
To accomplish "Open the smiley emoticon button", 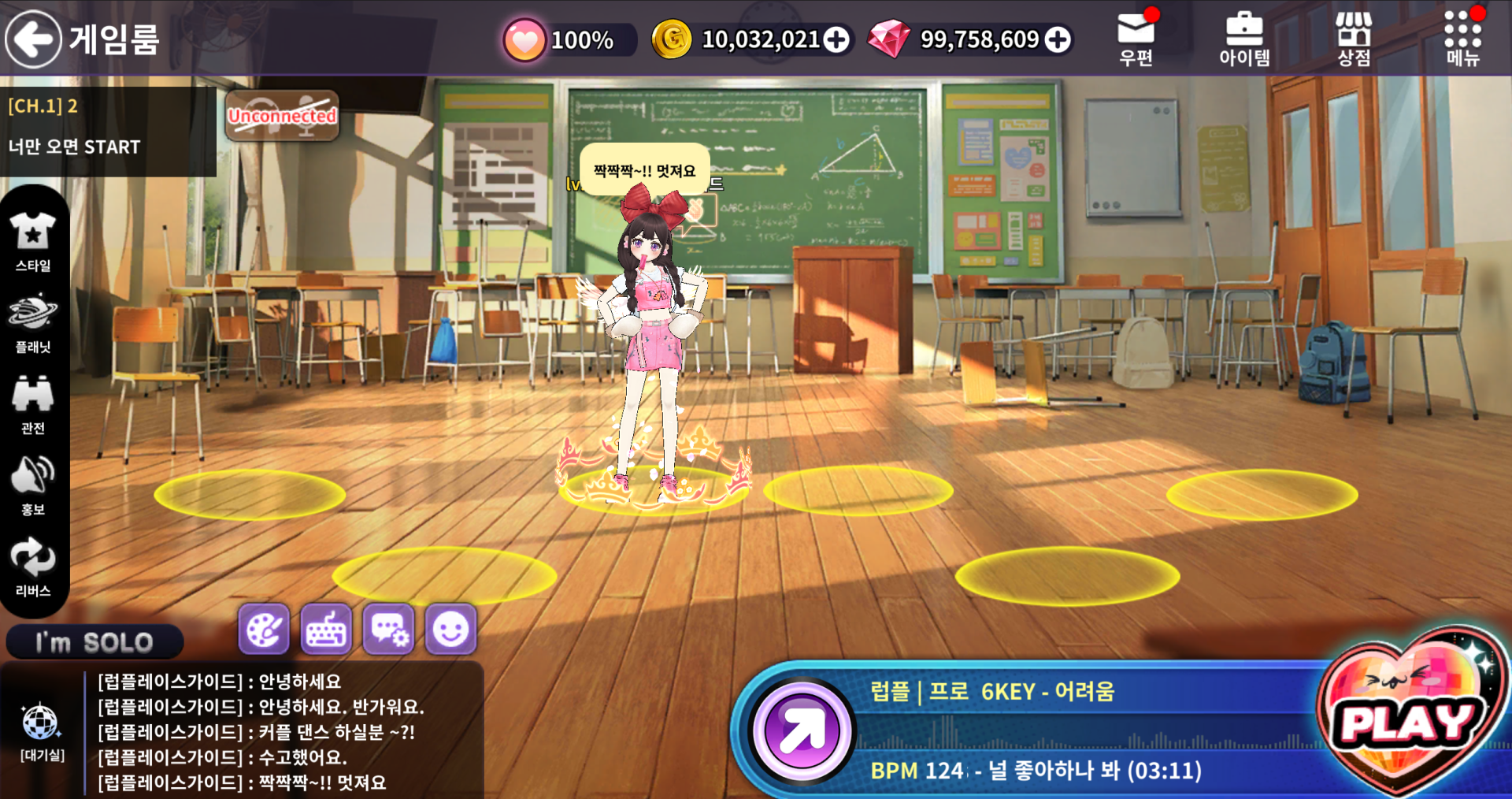I will coord(450,630).
